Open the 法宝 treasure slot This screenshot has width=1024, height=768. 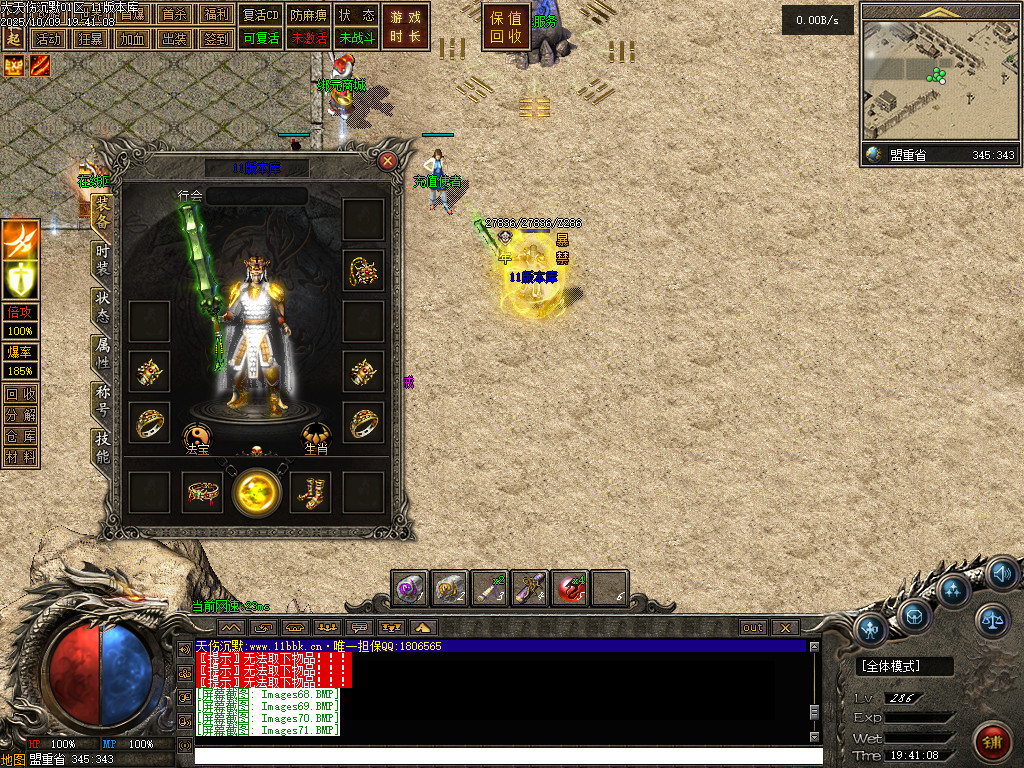click(x=197, y=435)
